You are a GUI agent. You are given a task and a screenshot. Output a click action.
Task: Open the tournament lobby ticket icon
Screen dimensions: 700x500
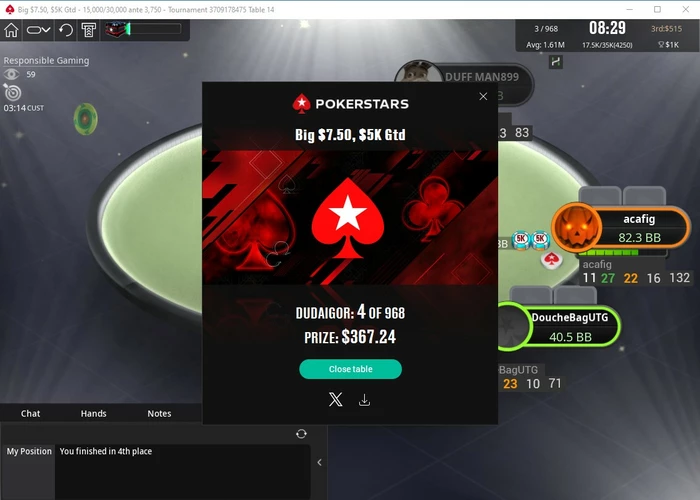pyautogui.click(x=89, y=30)
